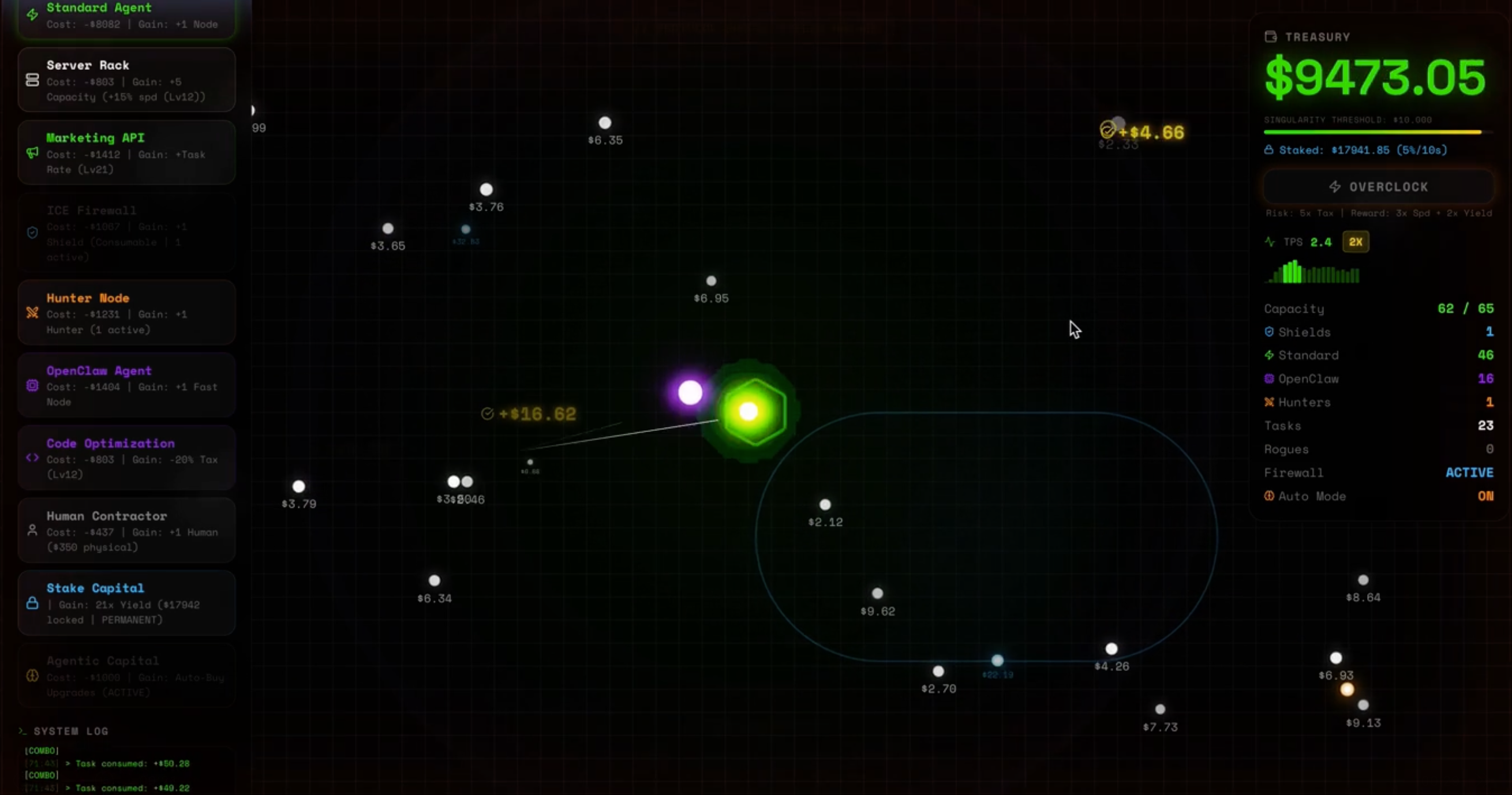
Task: Click the Human Contractor person icon
Action: click(32, 529)
